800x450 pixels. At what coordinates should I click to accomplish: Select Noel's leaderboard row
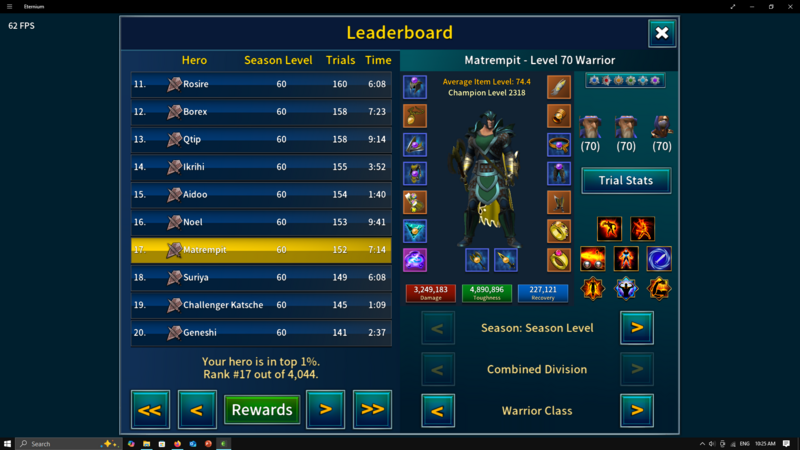click(261, 222)
